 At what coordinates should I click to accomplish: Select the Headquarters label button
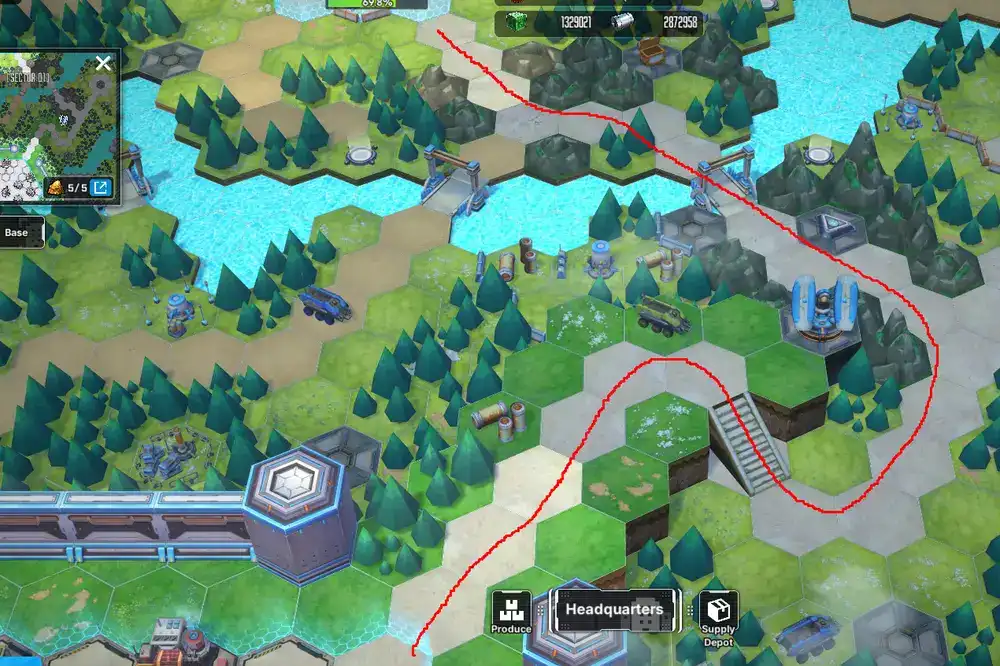click(614, 609)
